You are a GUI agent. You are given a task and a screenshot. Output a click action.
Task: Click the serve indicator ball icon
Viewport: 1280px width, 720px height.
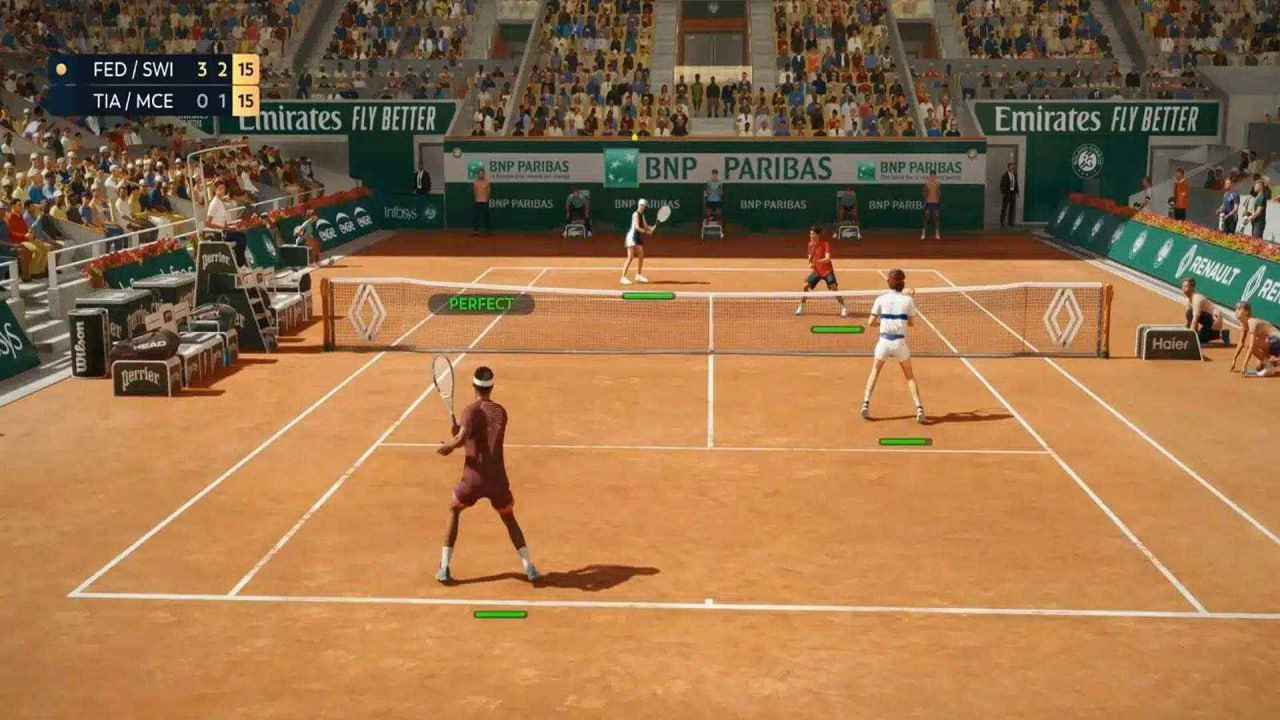click(x=62, y=68)
